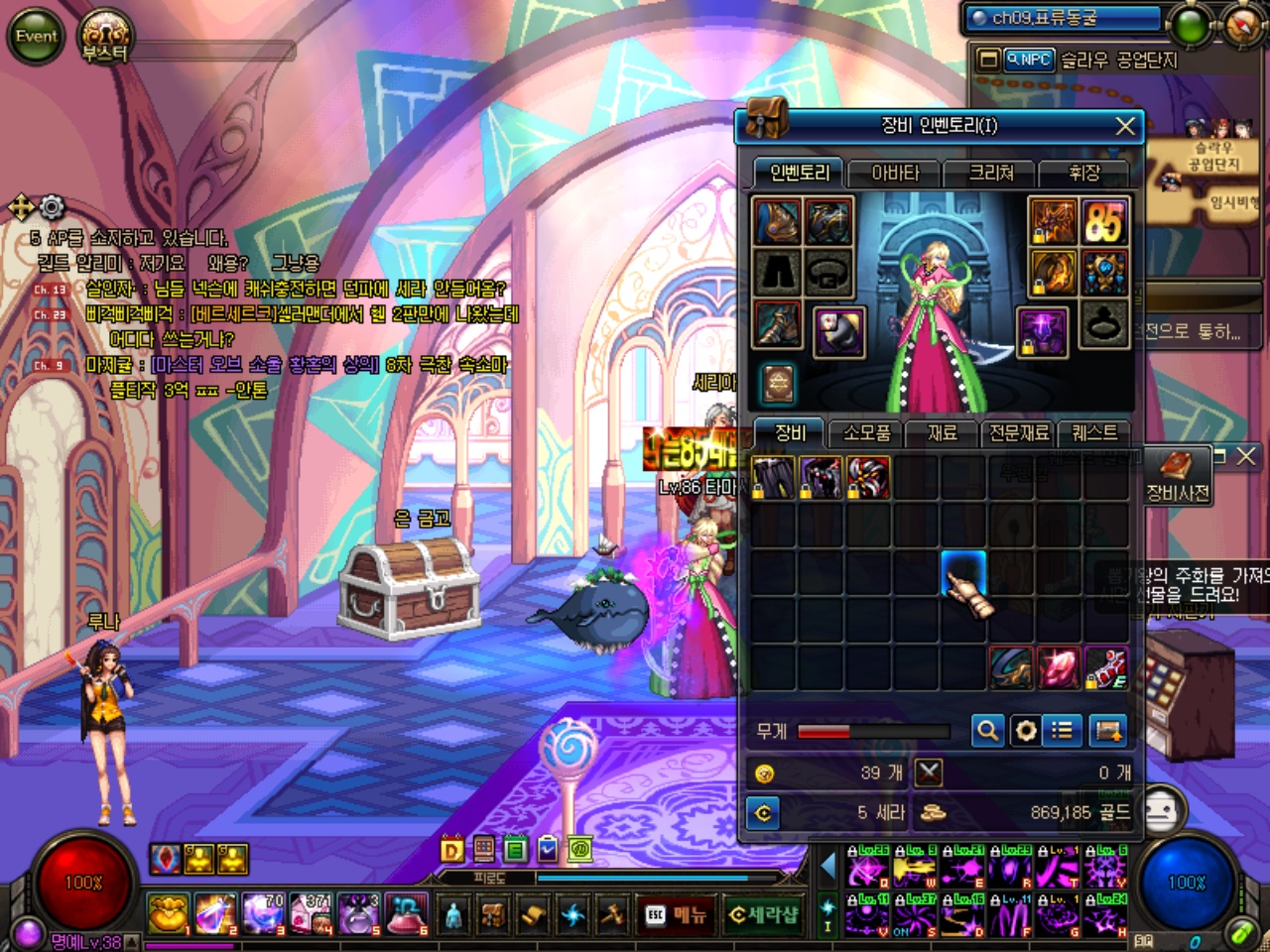Select the pink crystal item in inventory
The image size is (1270, 952).
coord(1058,667)
